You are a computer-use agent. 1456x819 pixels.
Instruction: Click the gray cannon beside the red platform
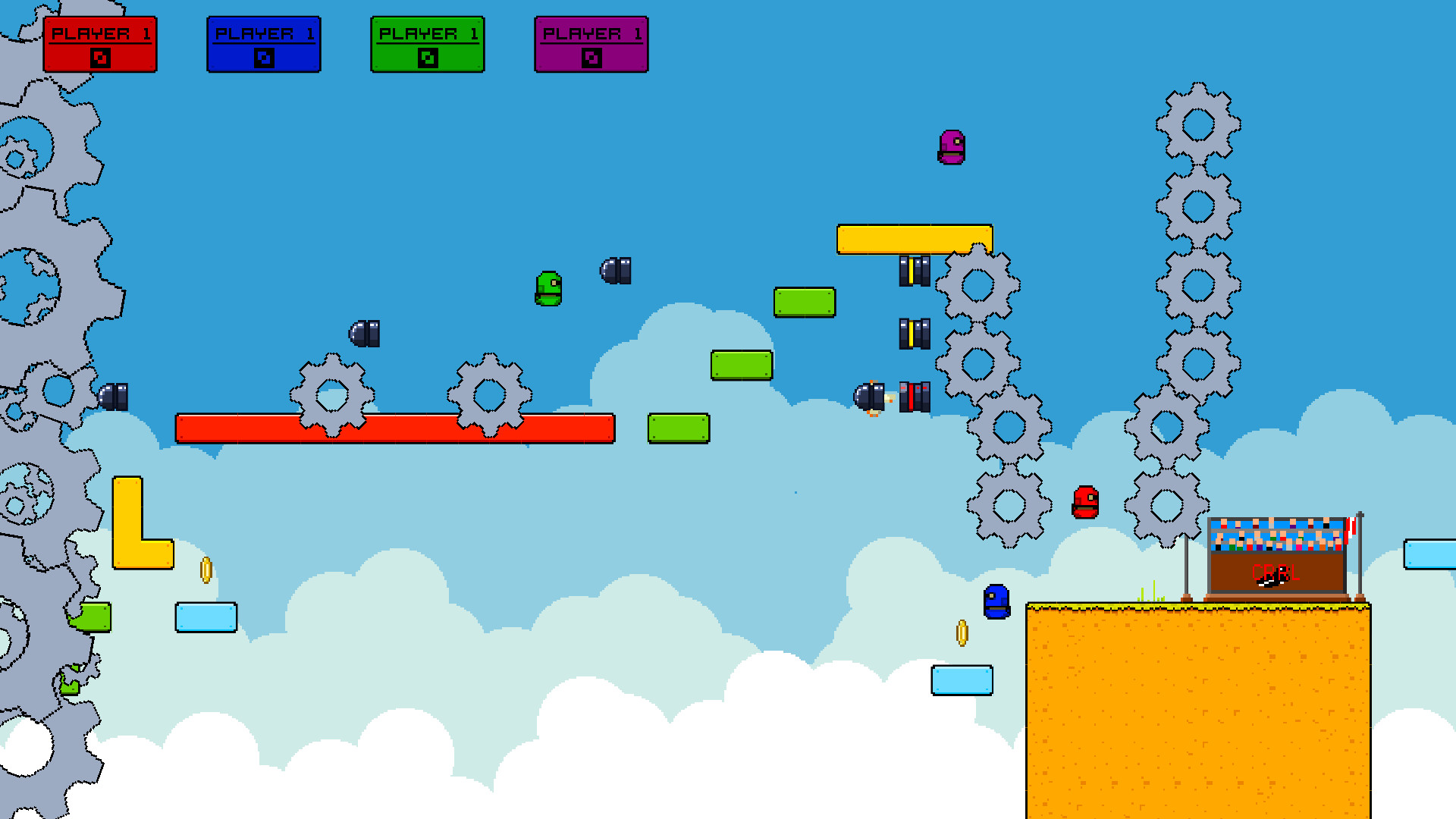coord(364,332)
